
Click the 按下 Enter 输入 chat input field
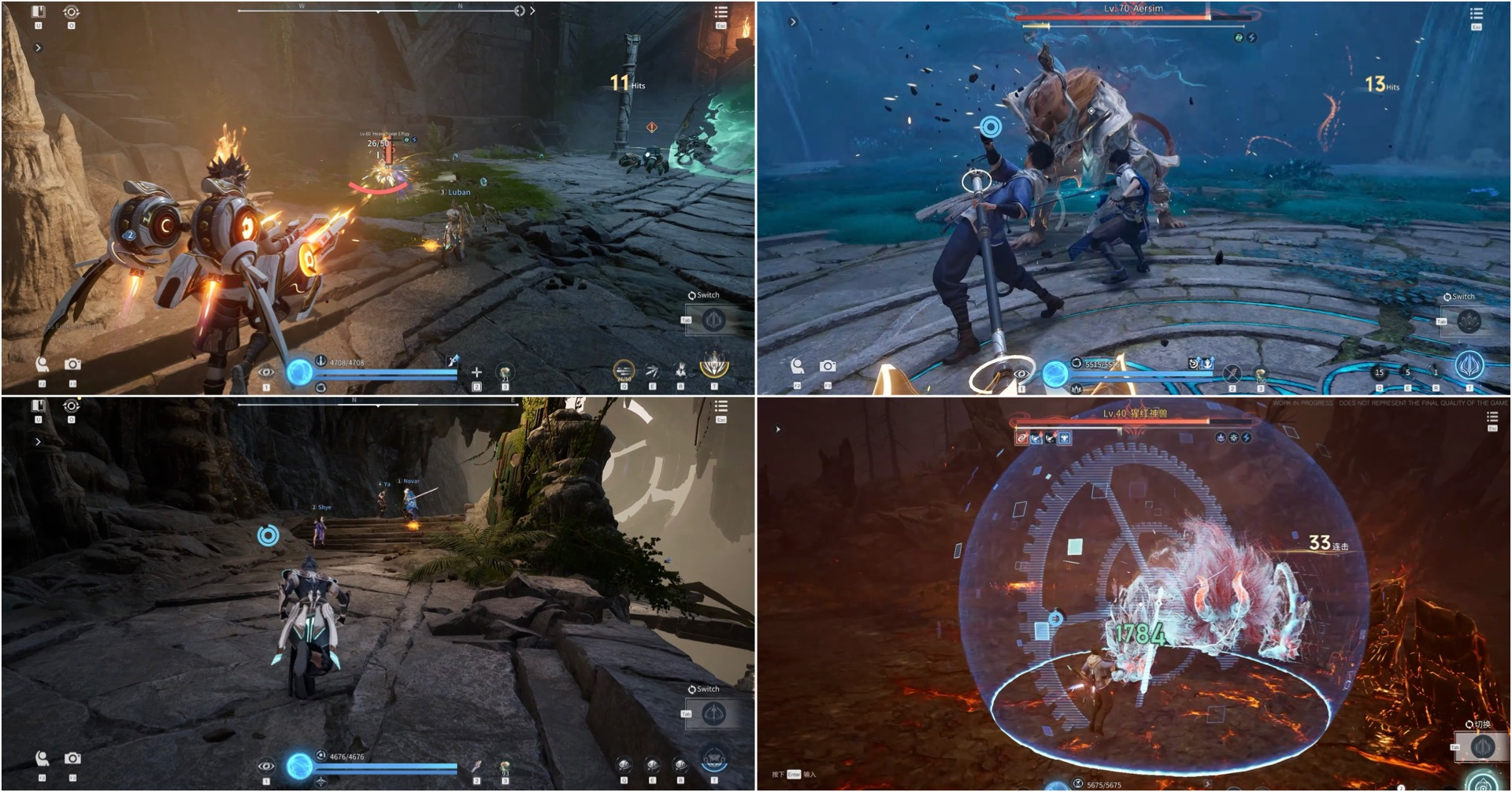tap(793, 775)
